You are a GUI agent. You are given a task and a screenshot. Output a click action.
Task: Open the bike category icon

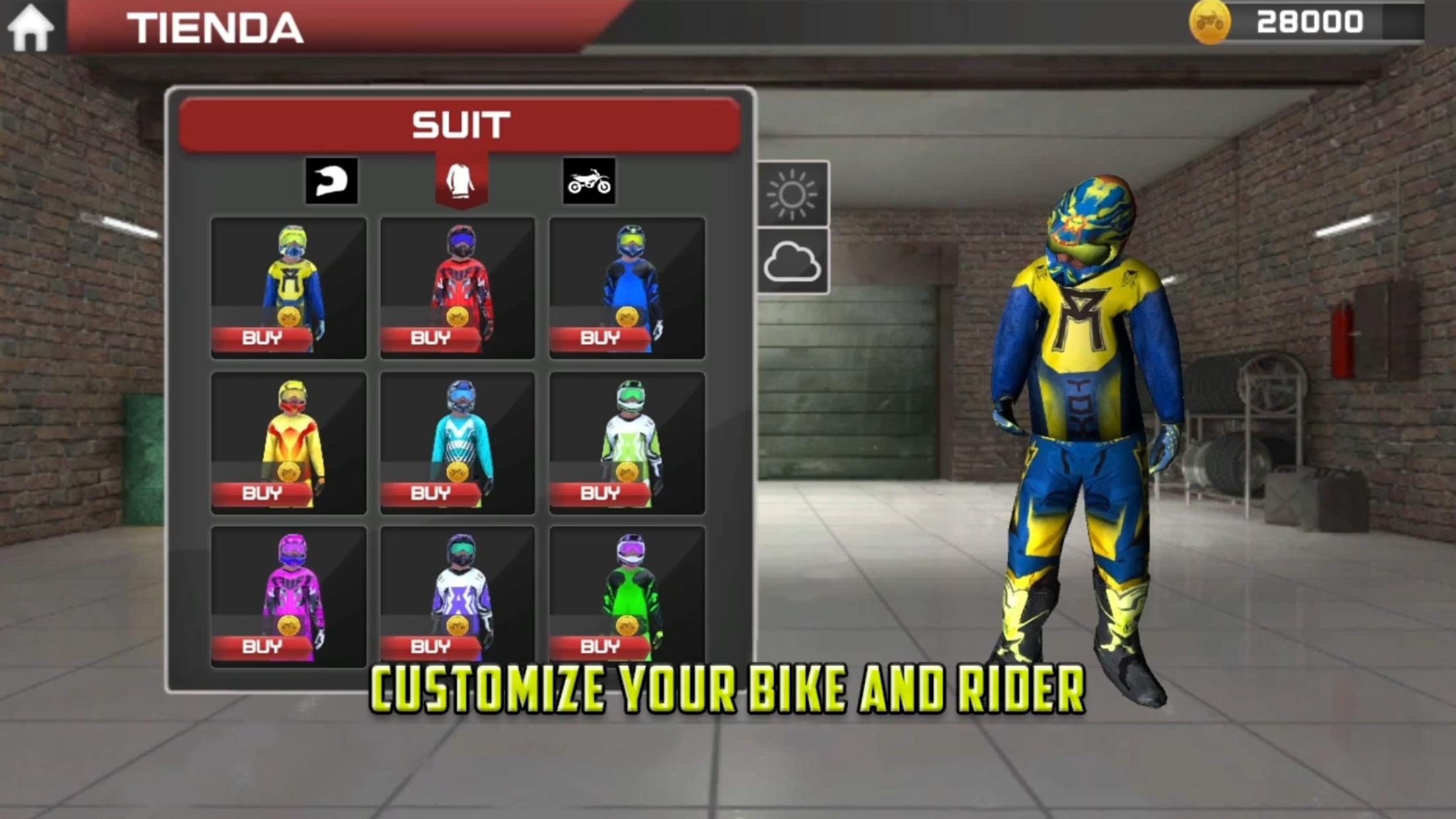tap(589, 181)
